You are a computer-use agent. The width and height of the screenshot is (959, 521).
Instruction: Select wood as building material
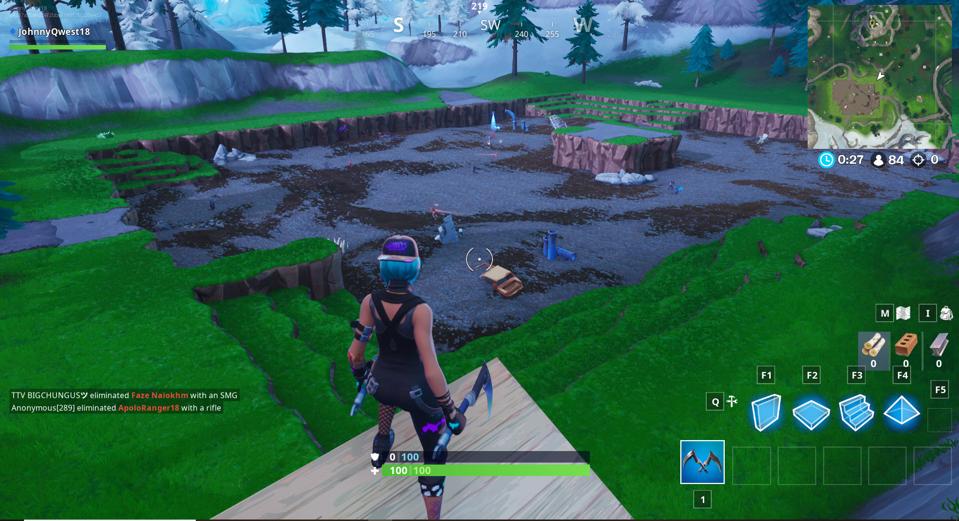[x=873, y=346]
